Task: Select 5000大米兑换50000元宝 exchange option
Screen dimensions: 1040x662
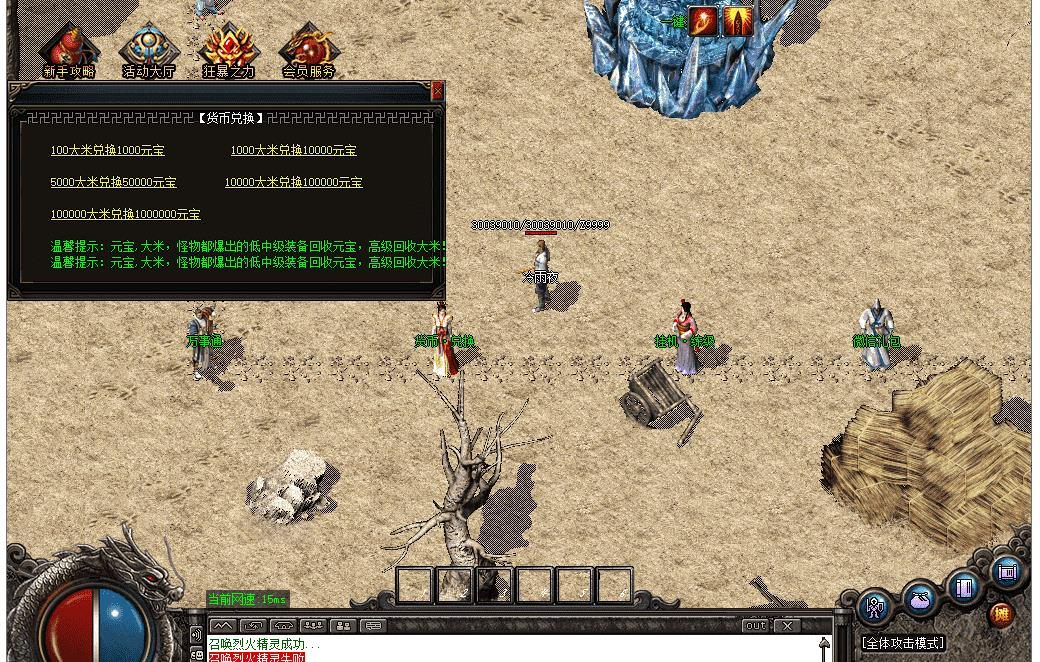Action: pos(113,183)
